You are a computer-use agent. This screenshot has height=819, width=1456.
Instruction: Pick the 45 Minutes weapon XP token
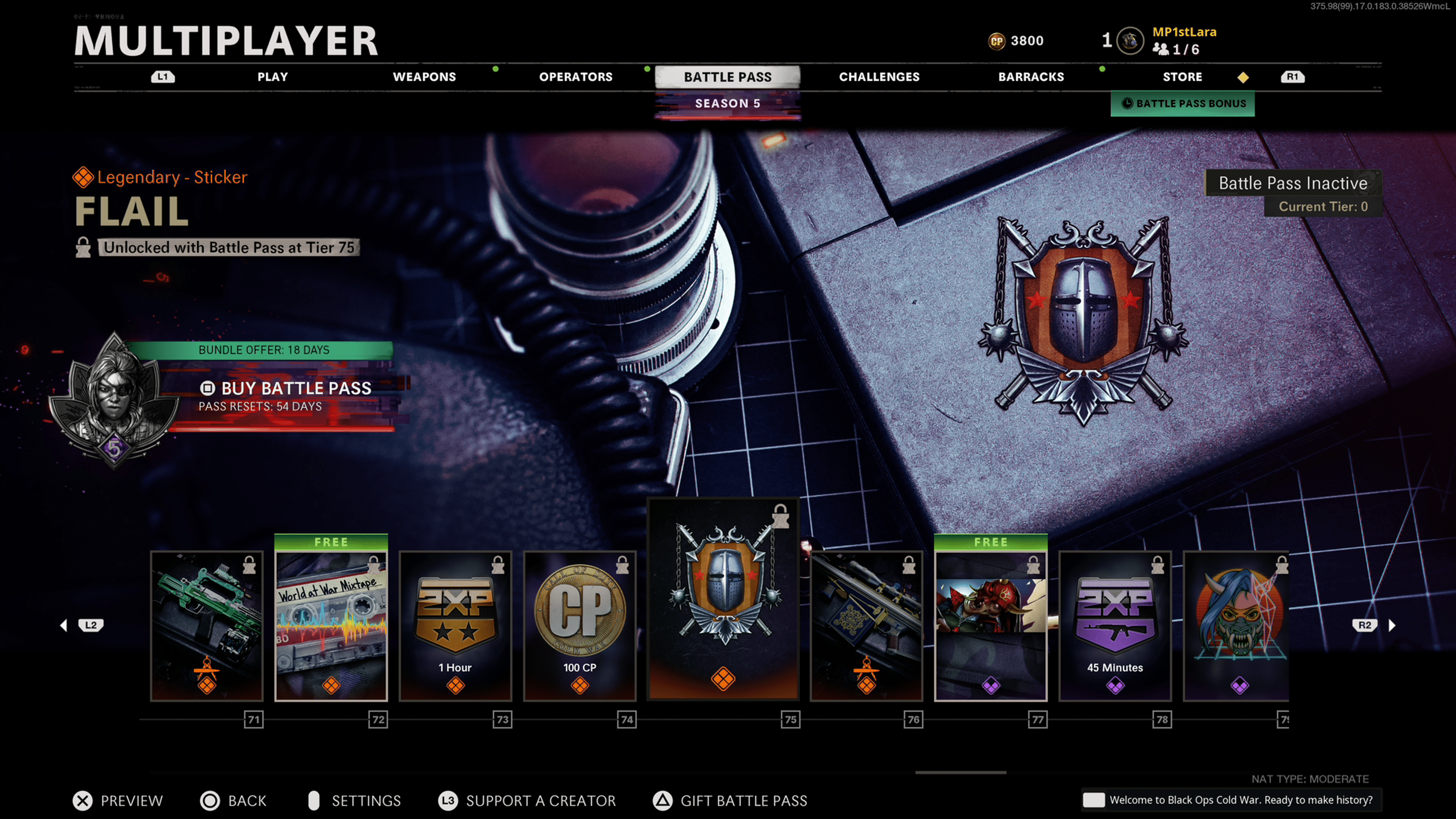pos(1115,626)
